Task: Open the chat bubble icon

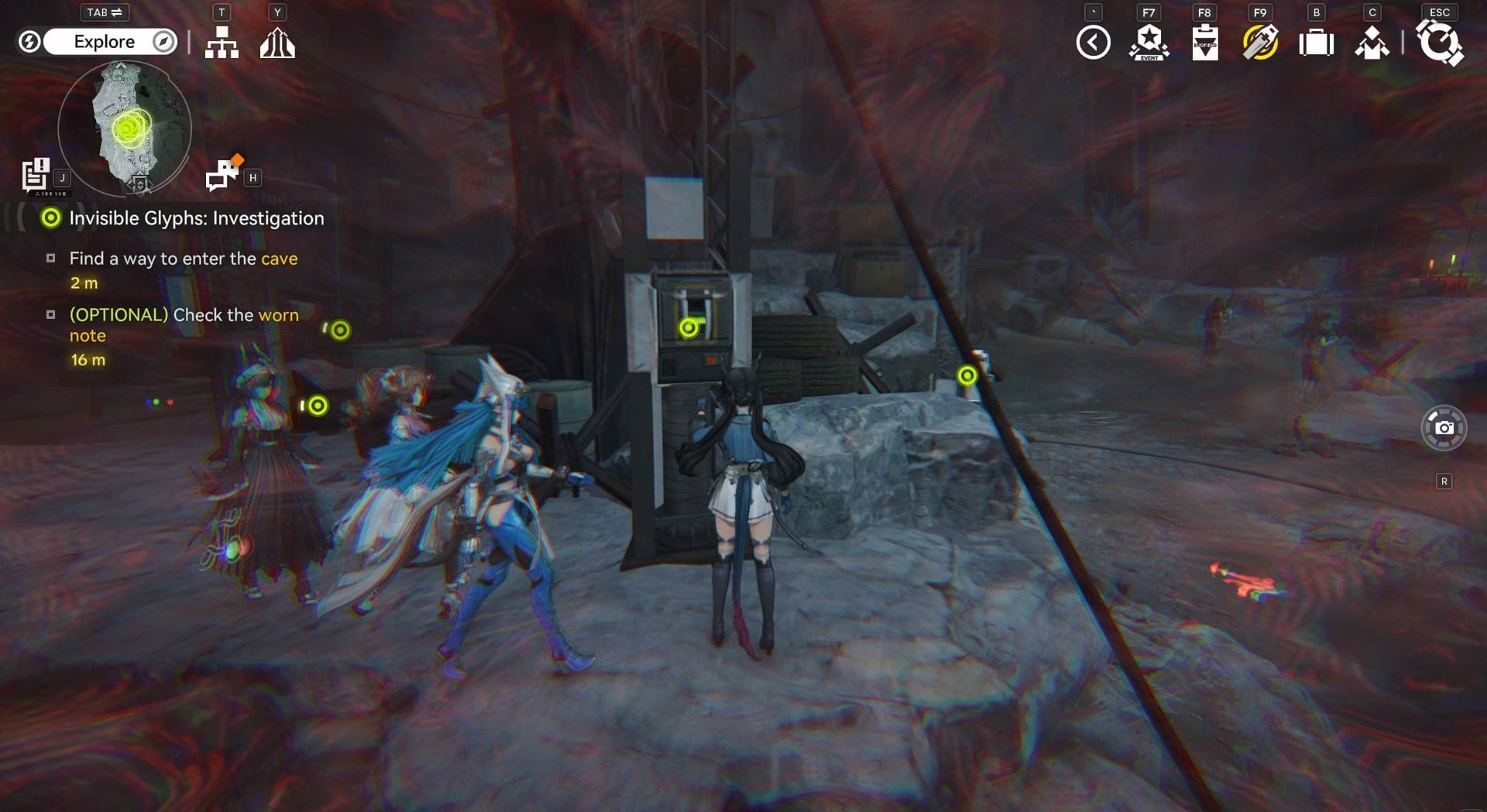Action: point(224,173)
